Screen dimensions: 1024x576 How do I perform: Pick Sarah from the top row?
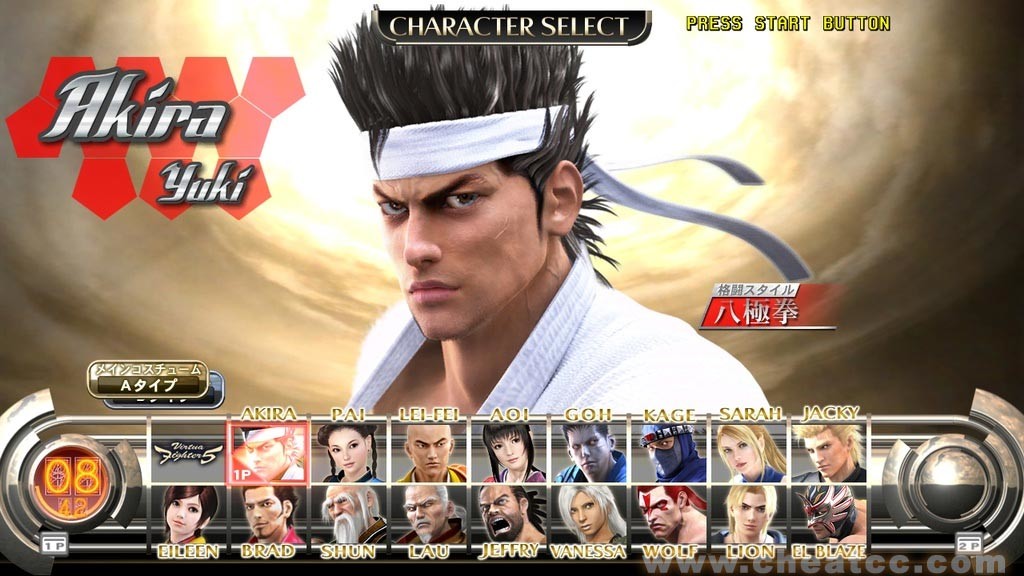click(x=749, y=452)
